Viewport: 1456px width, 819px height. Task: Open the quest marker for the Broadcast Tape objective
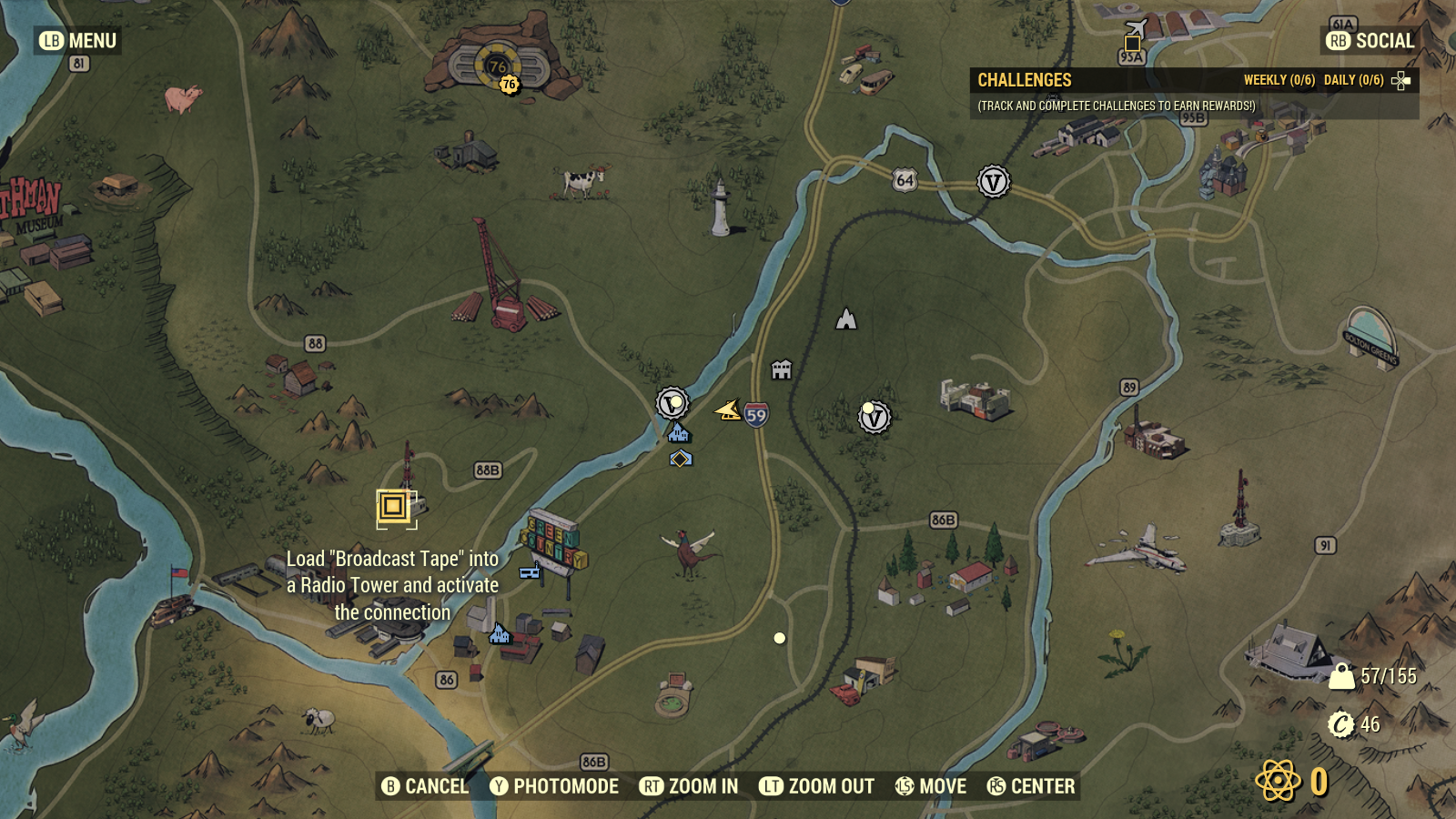tap(391, 505)
